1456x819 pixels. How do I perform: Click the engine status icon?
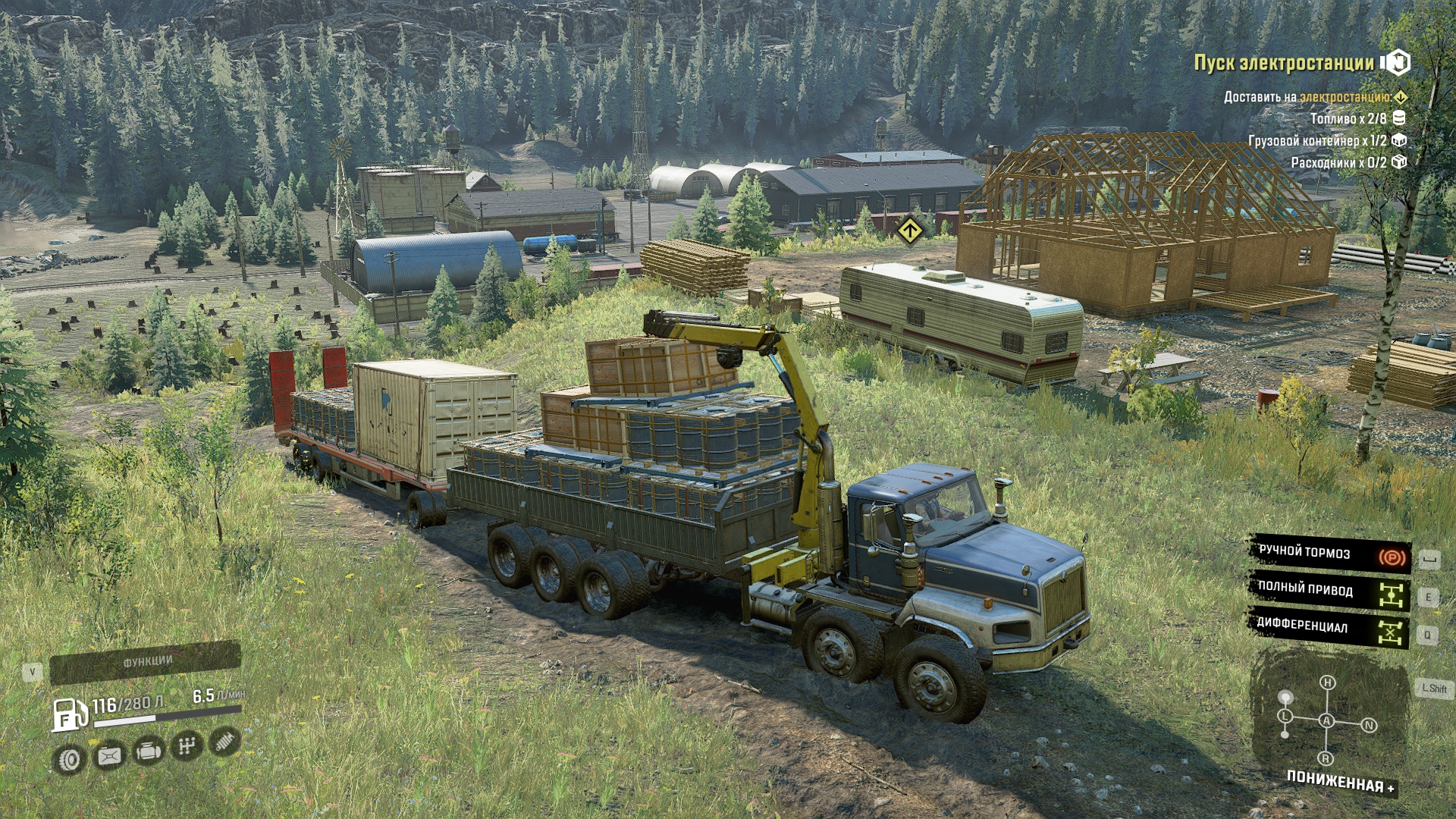tap(149, 752)
